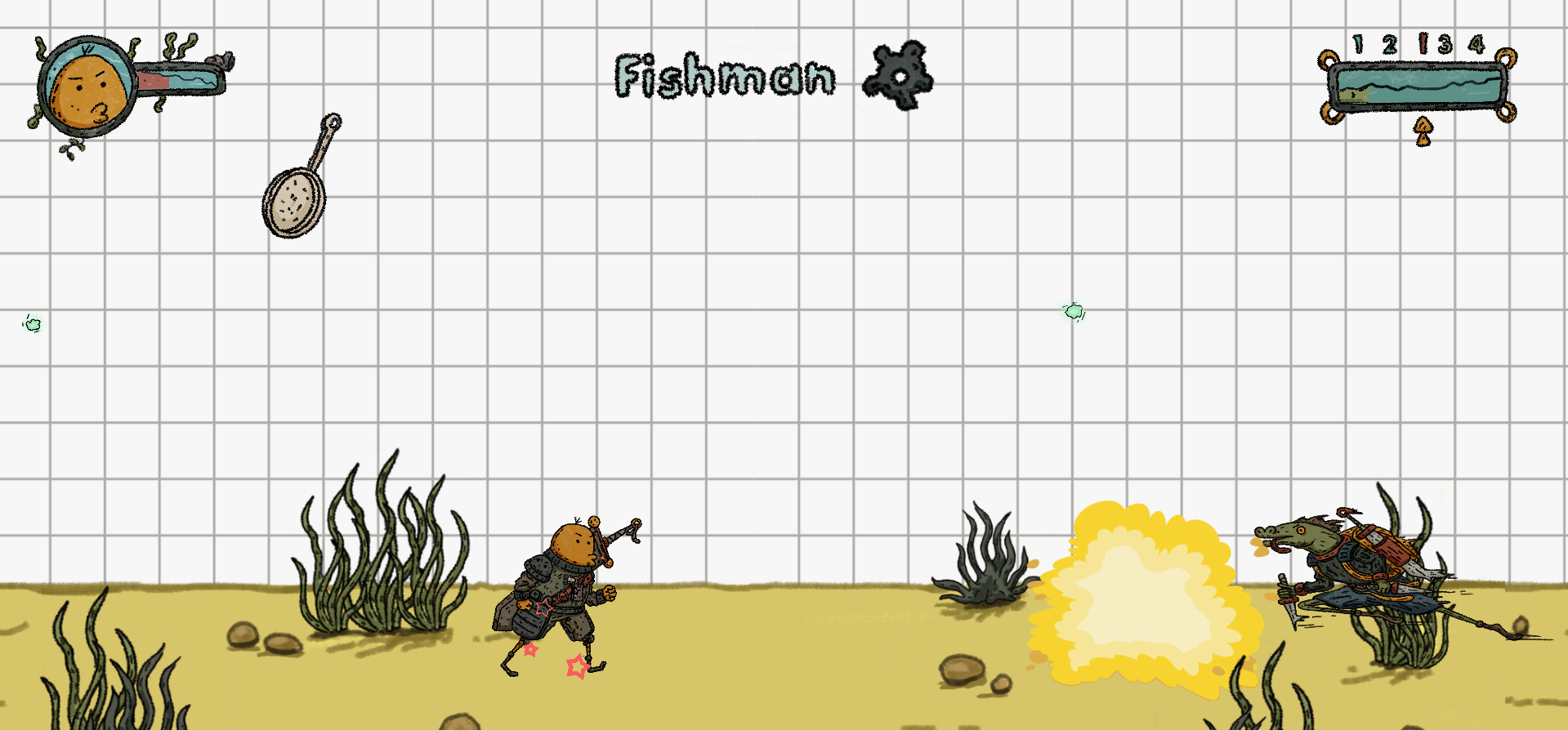Click the red depleted section of the player health bar
This screenshot has width=1568, height=730.
pyautogui.click(x=151, y=82)
